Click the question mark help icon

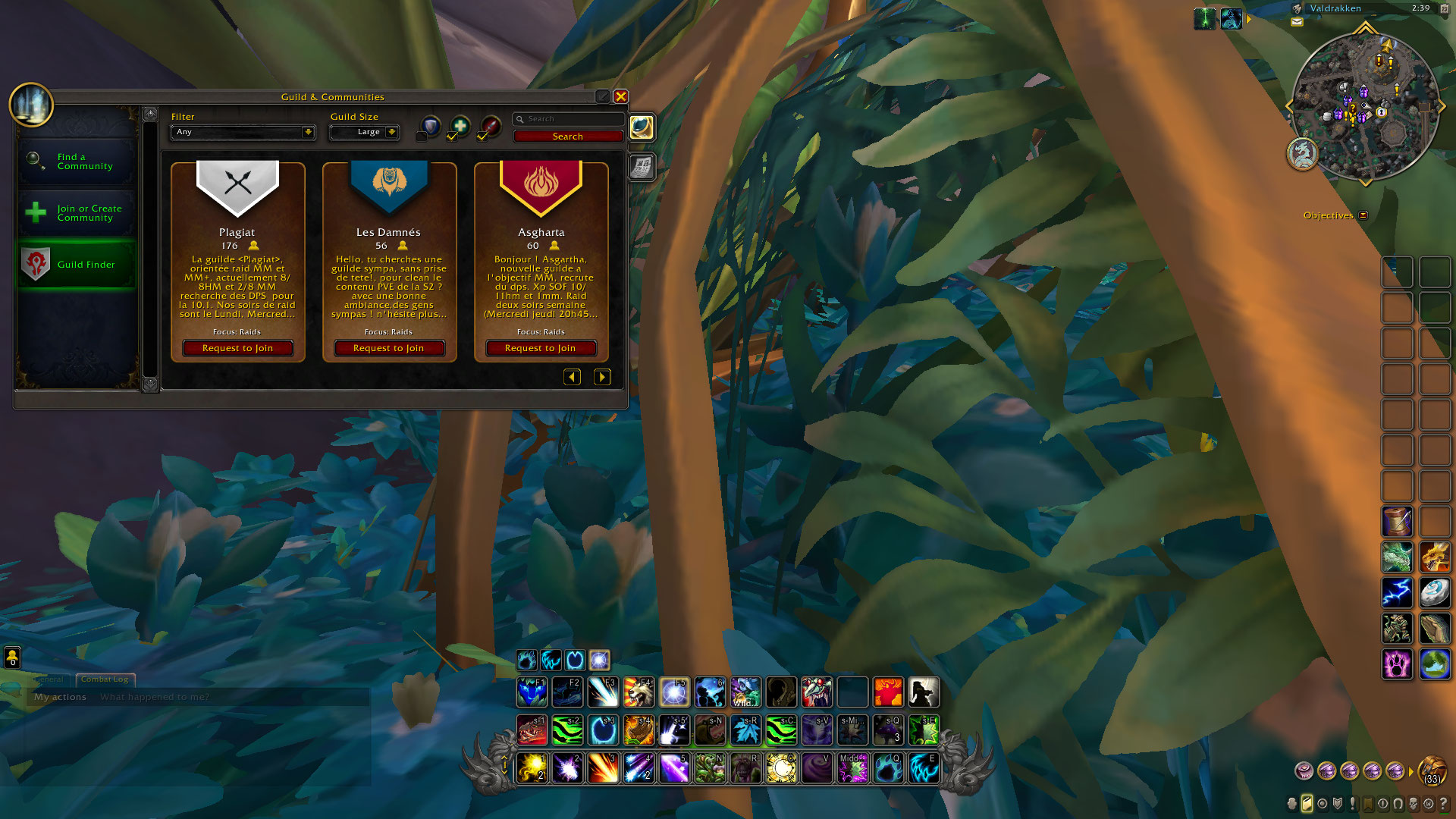pyautogui.click(x=1444, y=802)
